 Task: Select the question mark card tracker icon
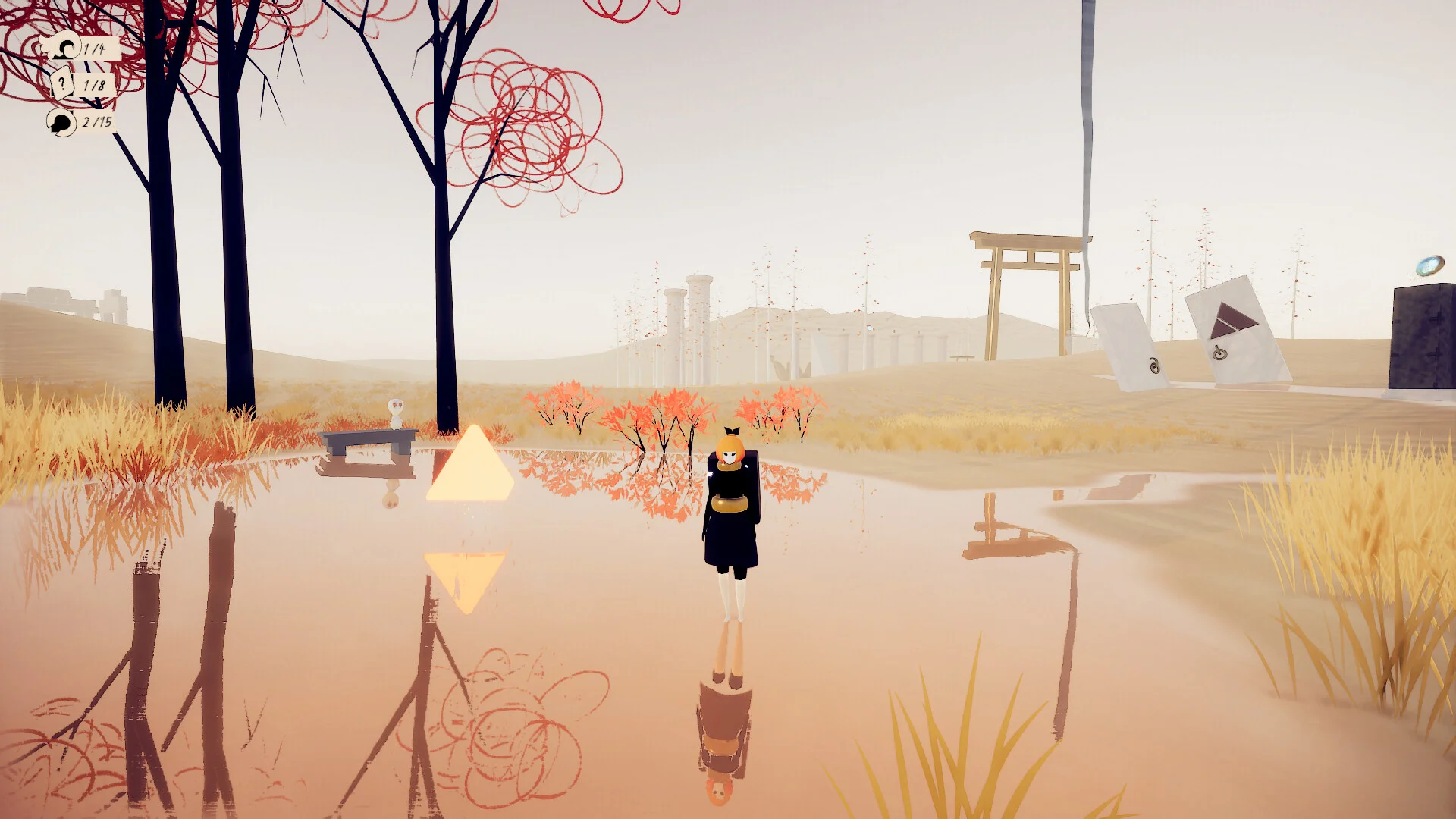pos(62,84)
